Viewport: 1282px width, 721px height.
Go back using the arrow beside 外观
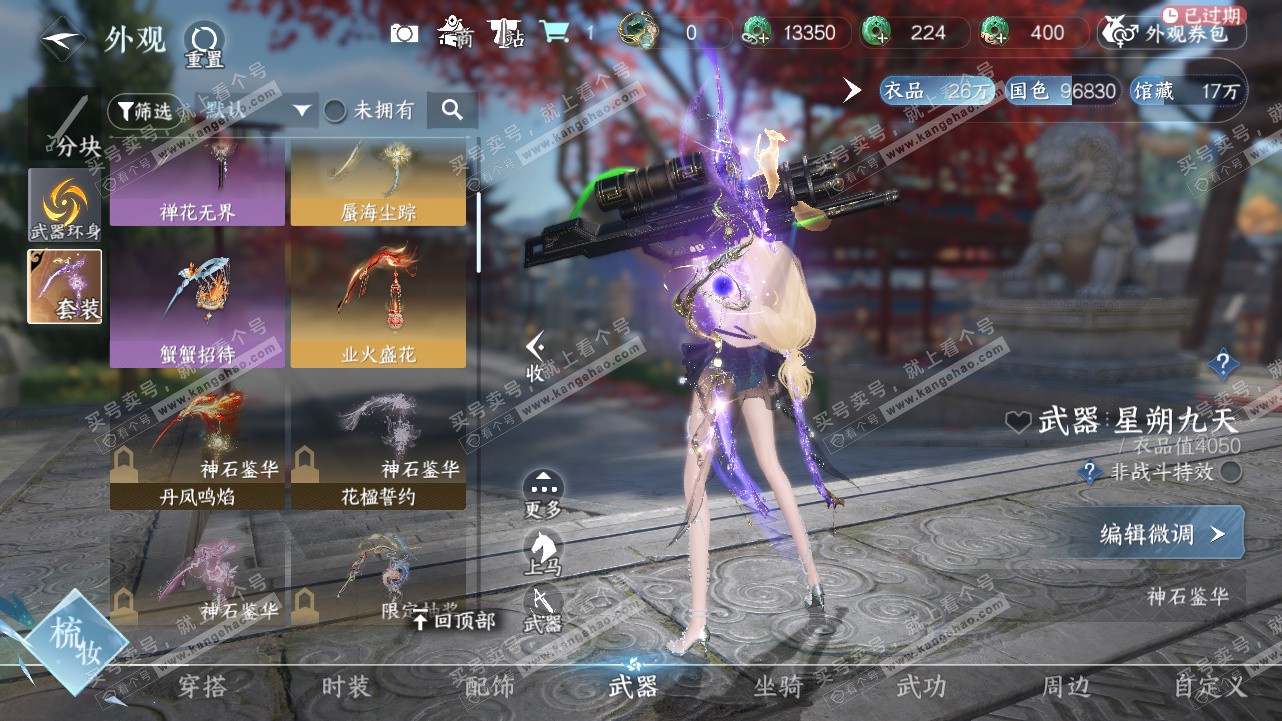[x=64, y=40]
